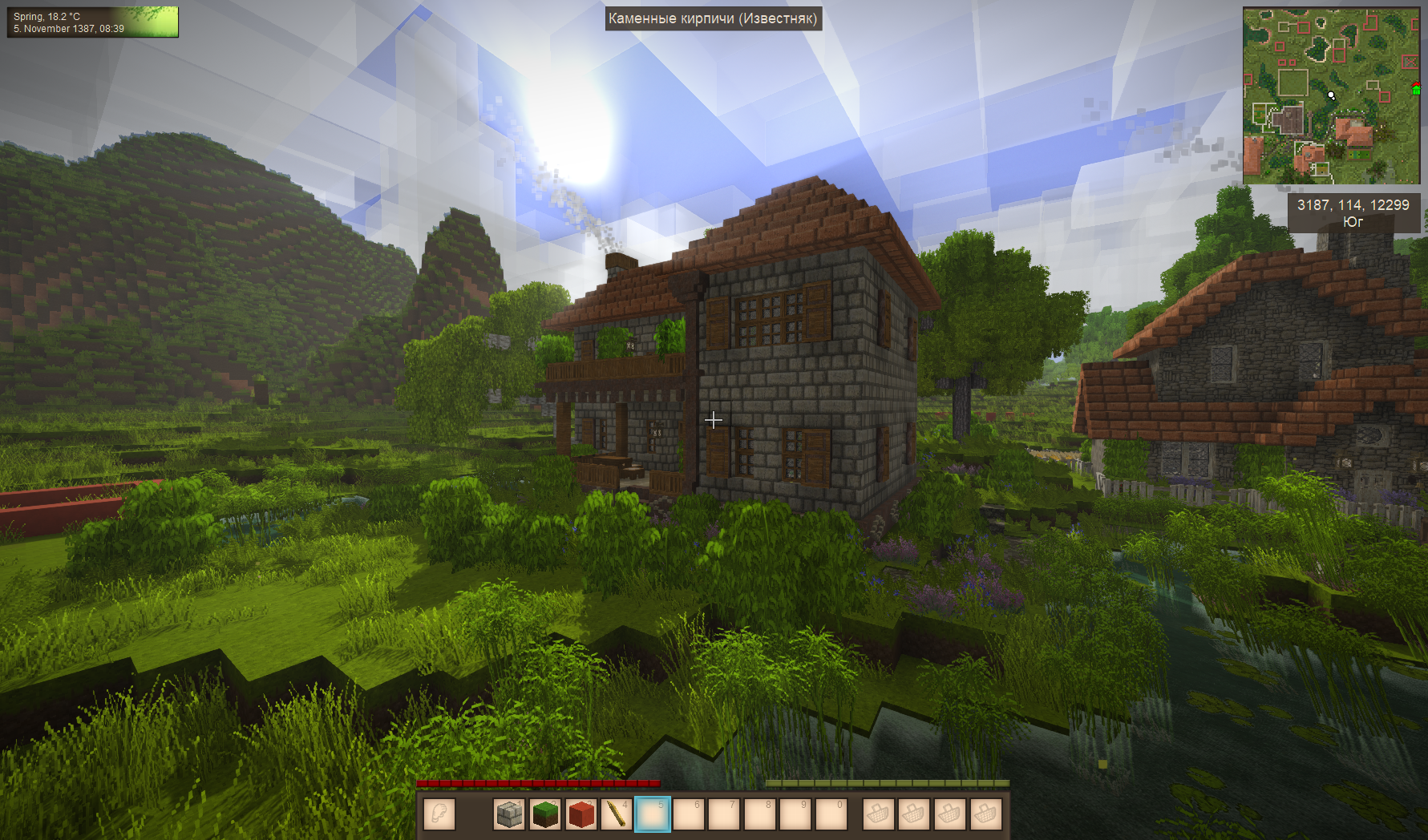Click the coordinates display below minimap
Image resolution: width=1428 pixels, height=840 pixels.
coord(1353,213)
